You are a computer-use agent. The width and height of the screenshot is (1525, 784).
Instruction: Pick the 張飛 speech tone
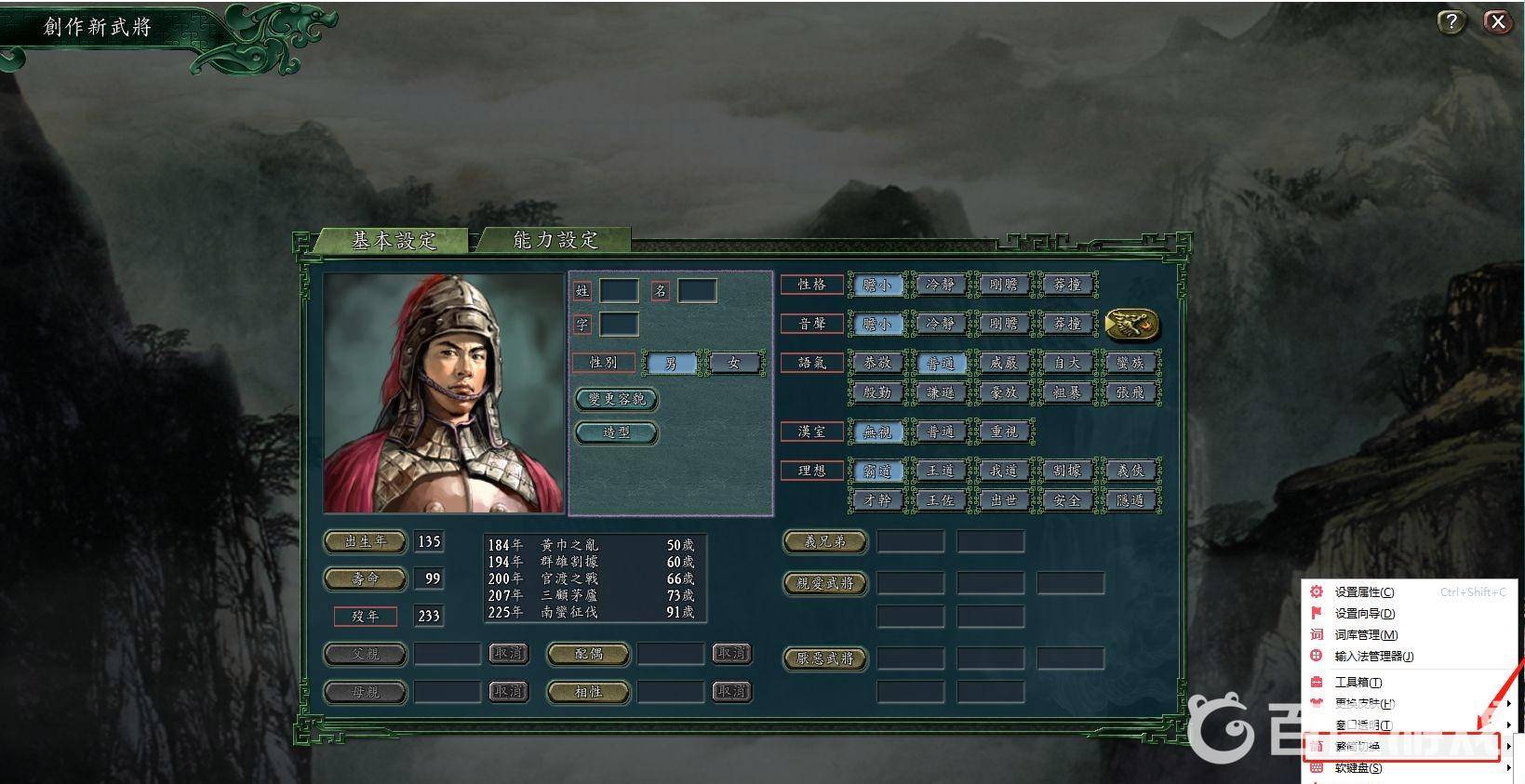[1130, 392]
